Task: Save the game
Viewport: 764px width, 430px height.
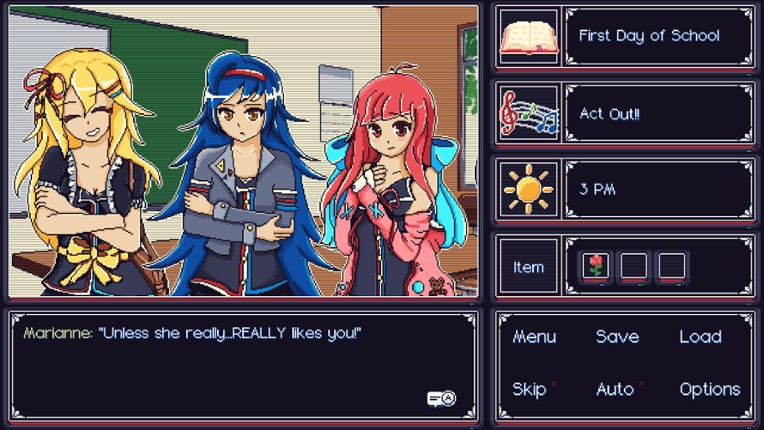Action: coord(617,337)
